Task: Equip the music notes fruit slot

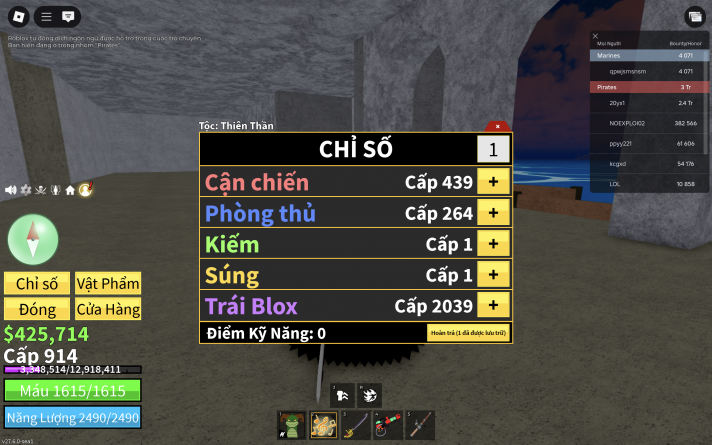Action: pos(323,424)
